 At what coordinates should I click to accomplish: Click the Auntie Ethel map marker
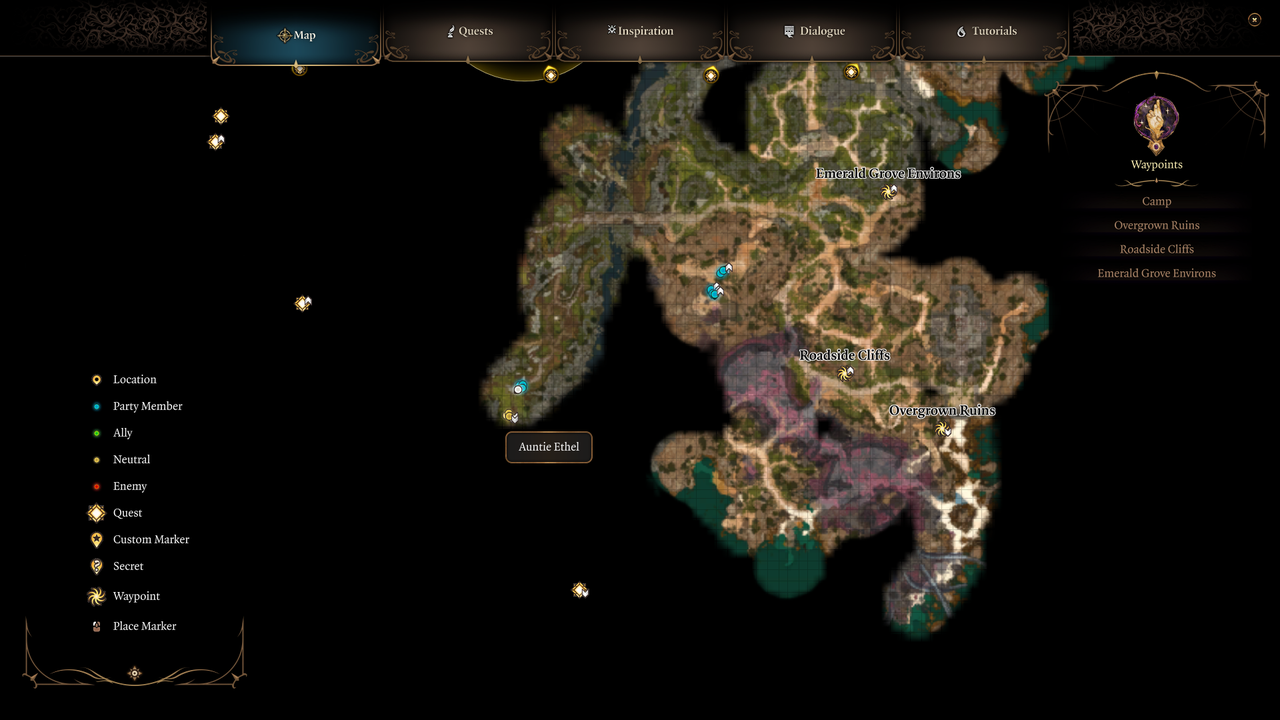click(x=510, y=415)
